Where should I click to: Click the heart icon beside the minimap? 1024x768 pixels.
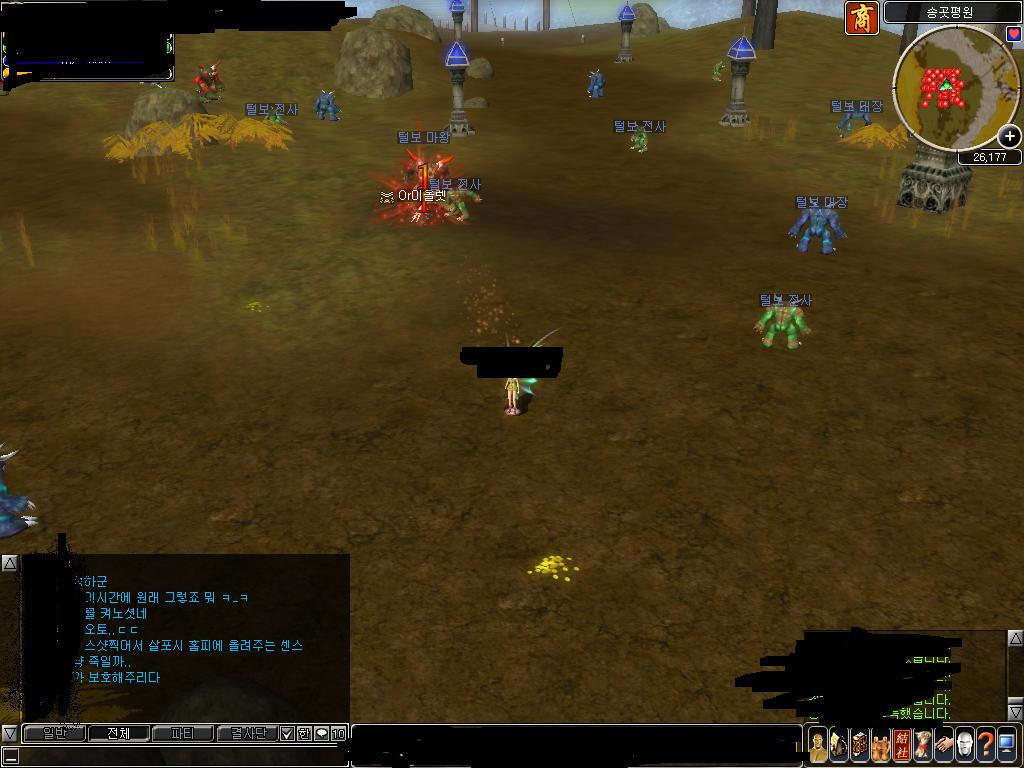(1013, 33)
